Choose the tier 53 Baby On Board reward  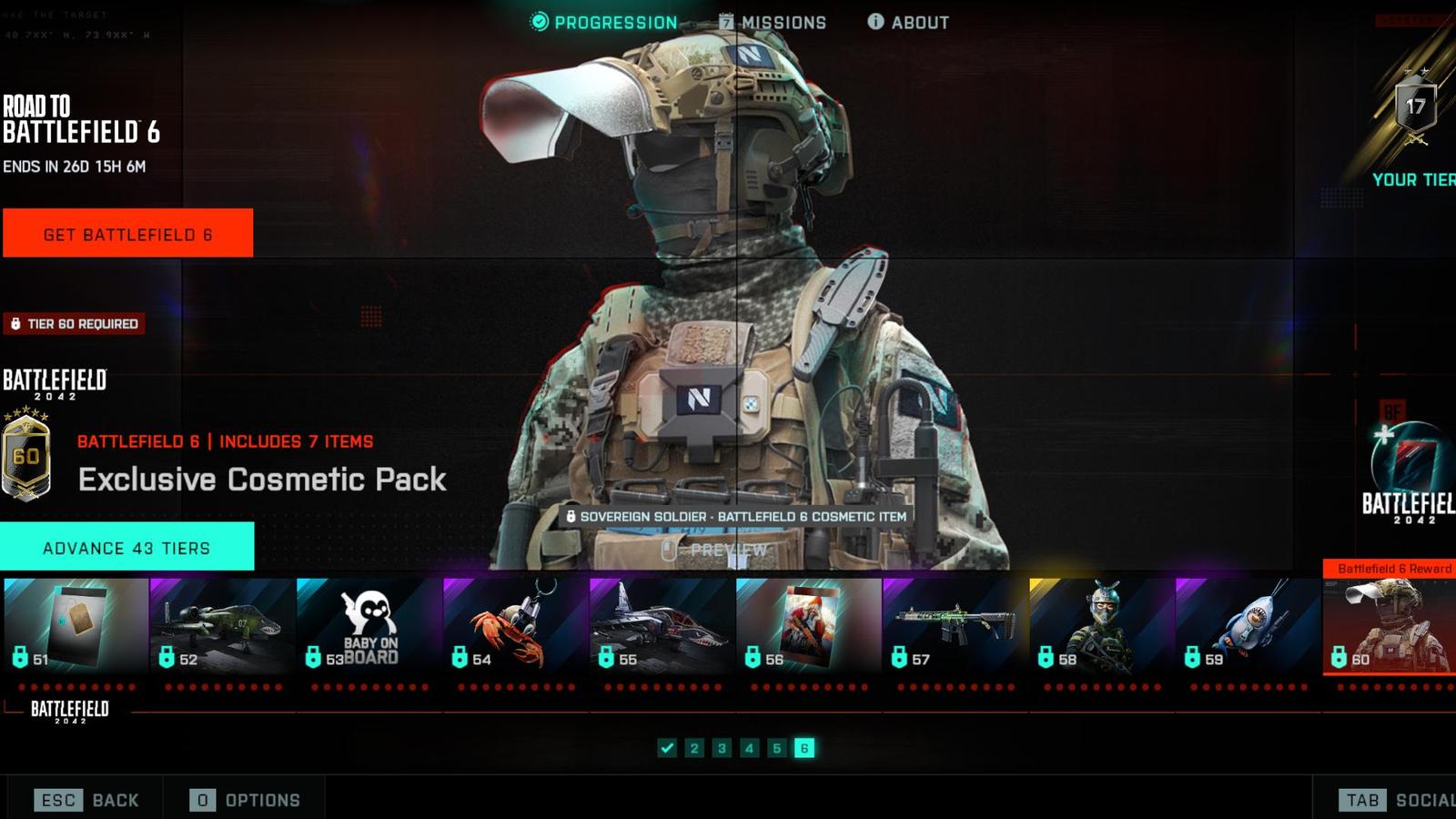(369, 625)
